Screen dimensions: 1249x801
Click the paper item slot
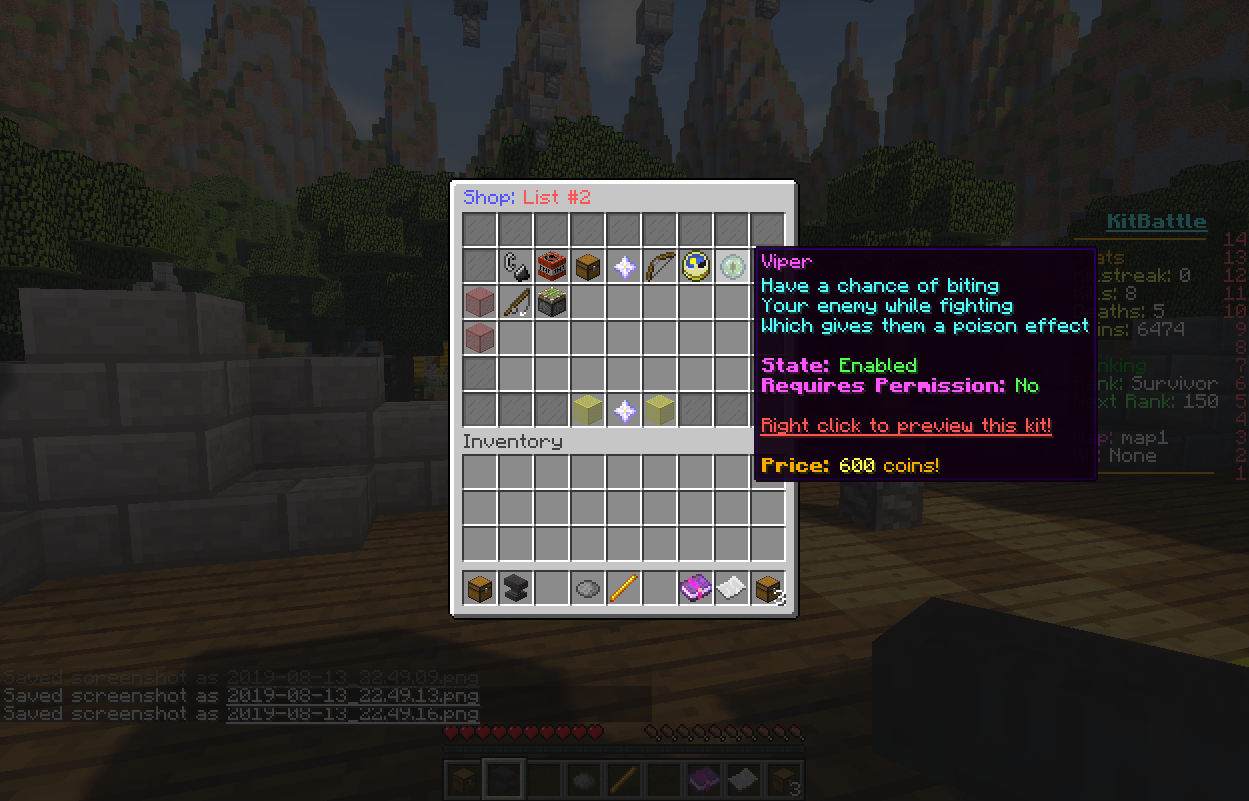[x=732, y=588]
